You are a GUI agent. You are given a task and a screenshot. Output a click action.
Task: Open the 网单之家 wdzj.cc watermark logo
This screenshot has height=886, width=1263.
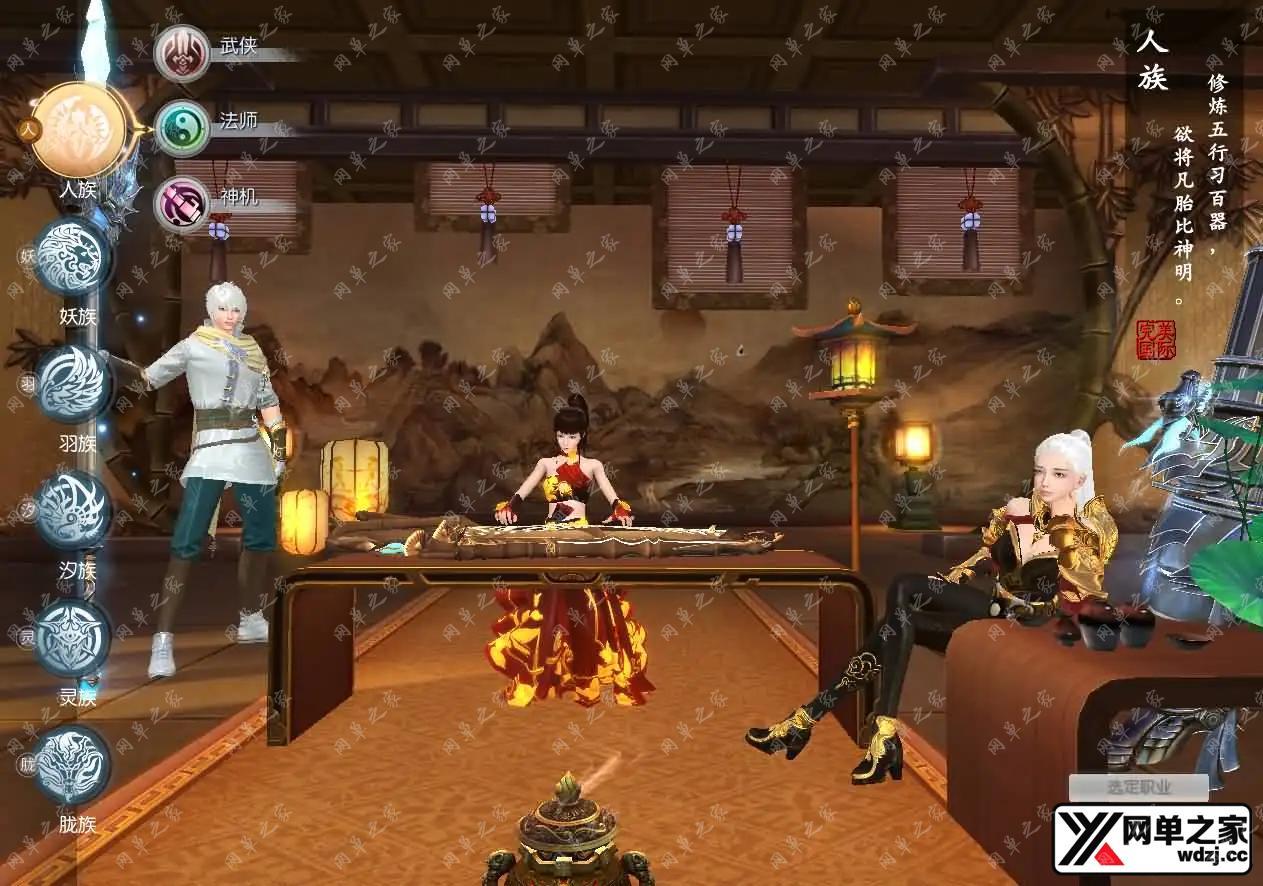[x=1152, y=839]
